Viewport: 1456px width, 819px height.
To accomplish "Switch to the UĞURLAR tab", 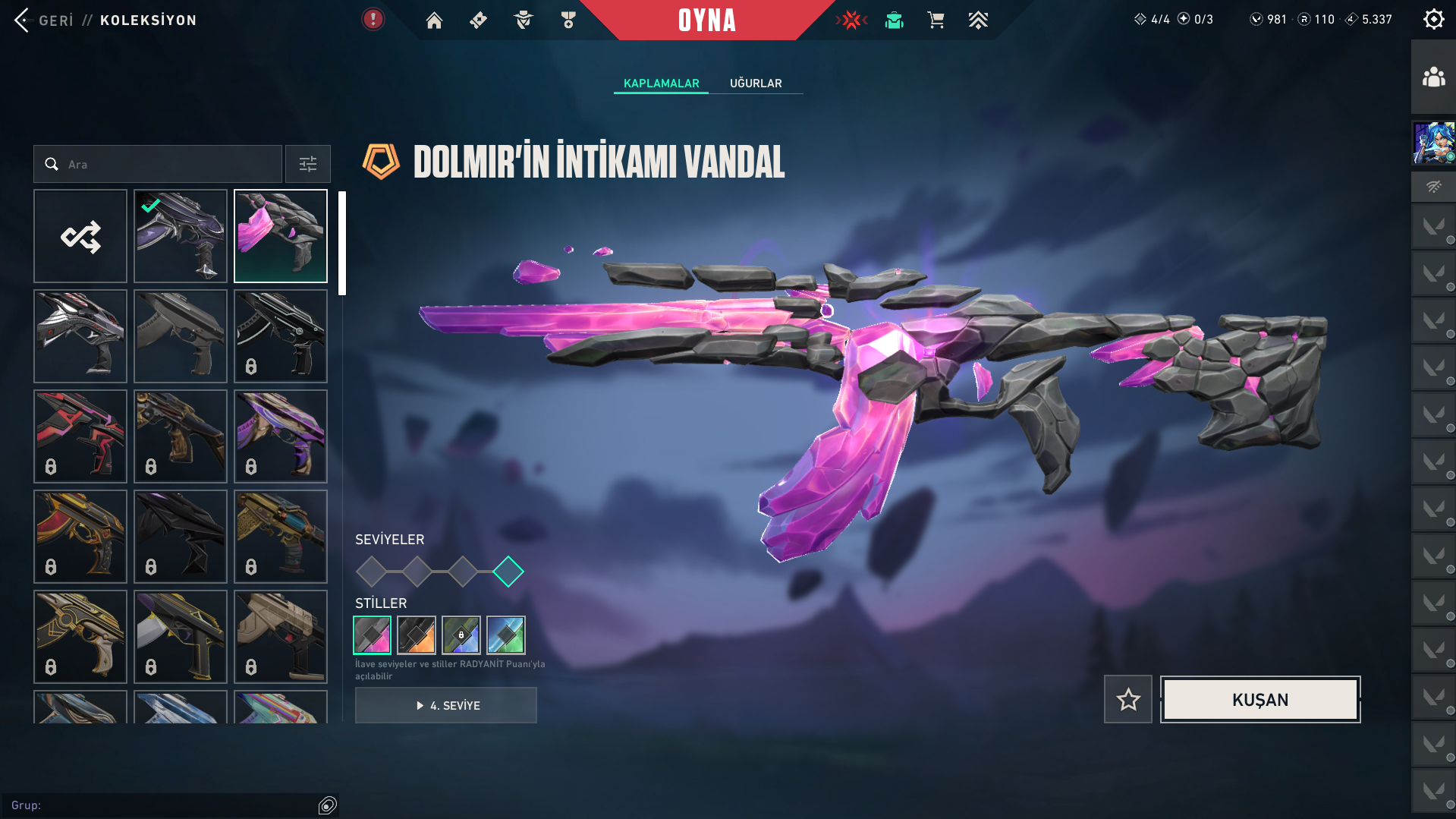I will 755,83.
